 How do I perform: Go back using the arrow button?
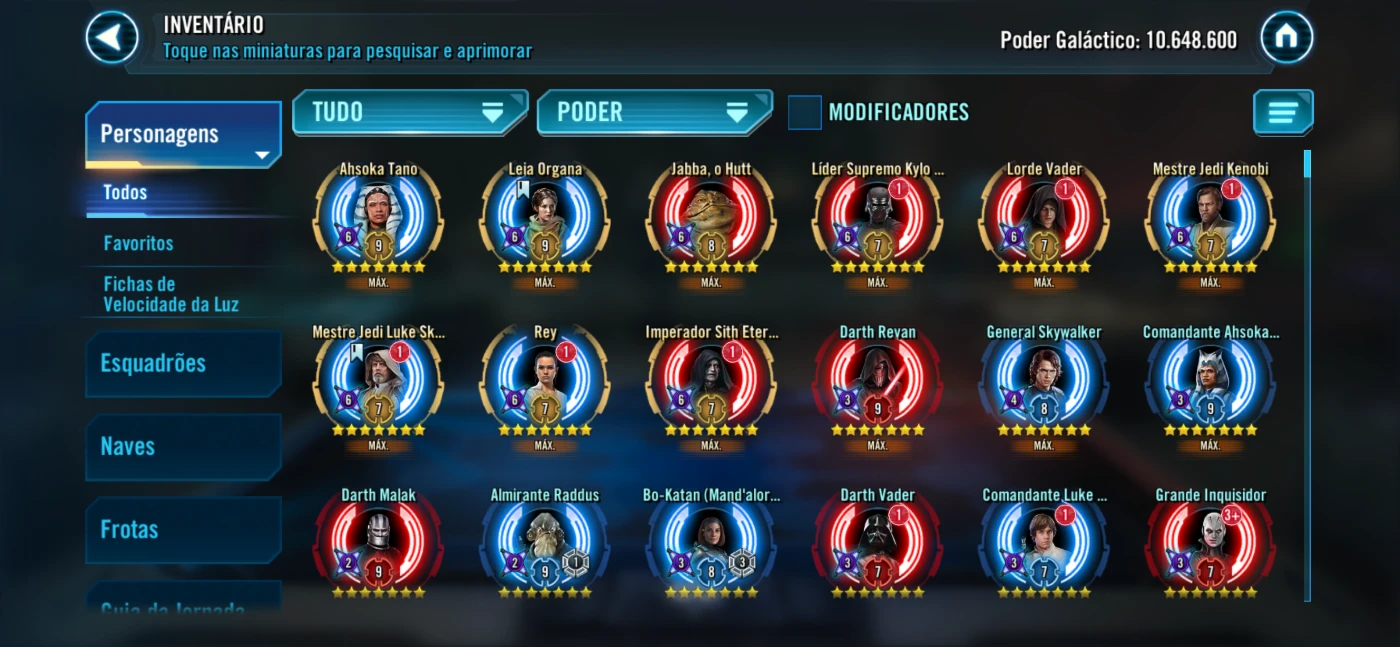[x=112, y=37]
